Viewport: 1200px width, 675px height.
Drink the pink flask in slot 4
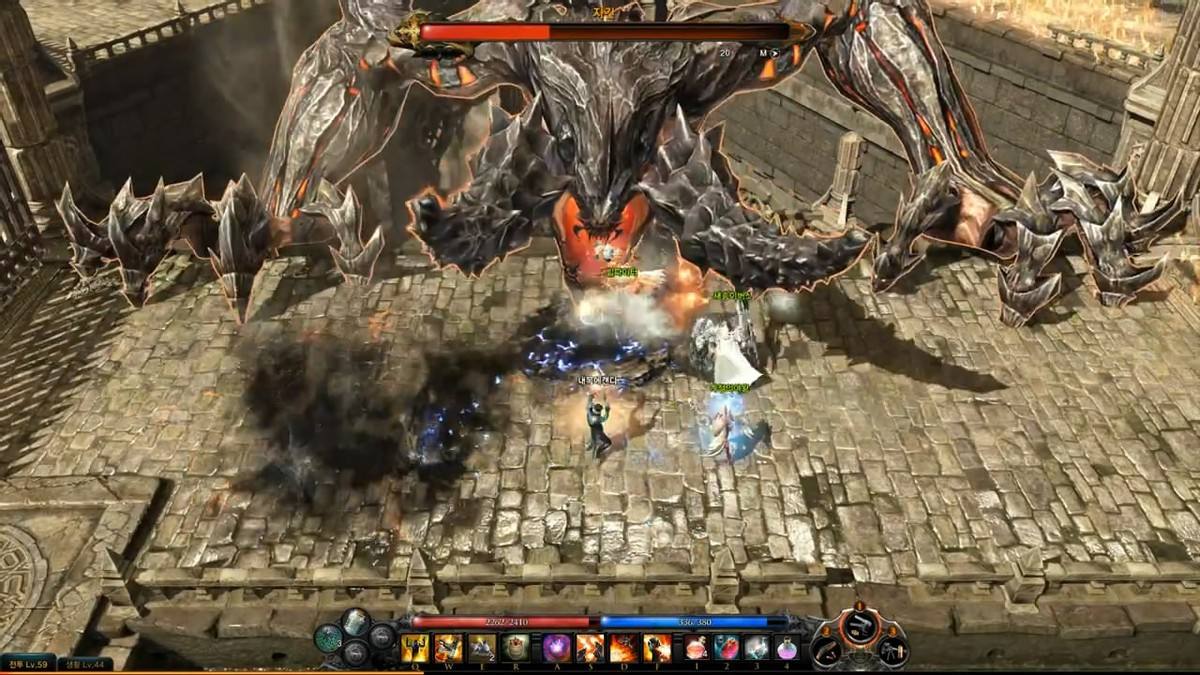[x=787, y=648]
